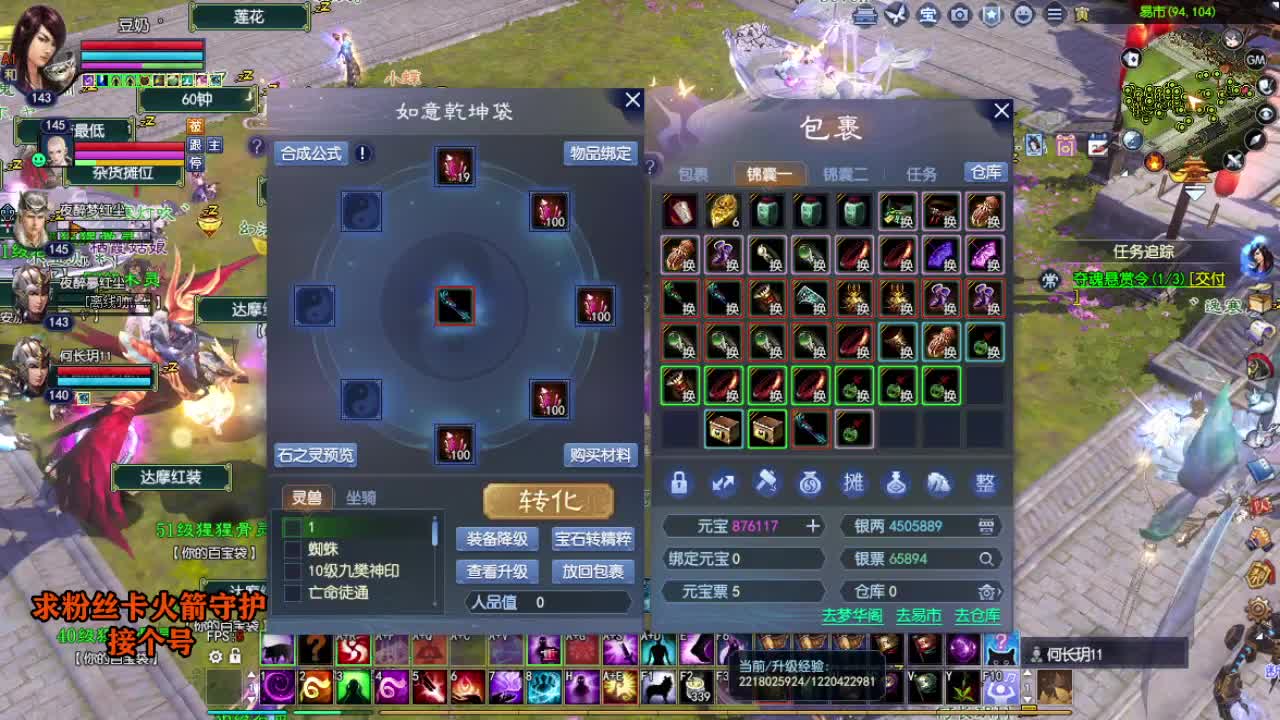This screenshot has width=1280, height=720.
Task: Select the lock icon in the inventory toolbar
Action: [x=680, y=483]
